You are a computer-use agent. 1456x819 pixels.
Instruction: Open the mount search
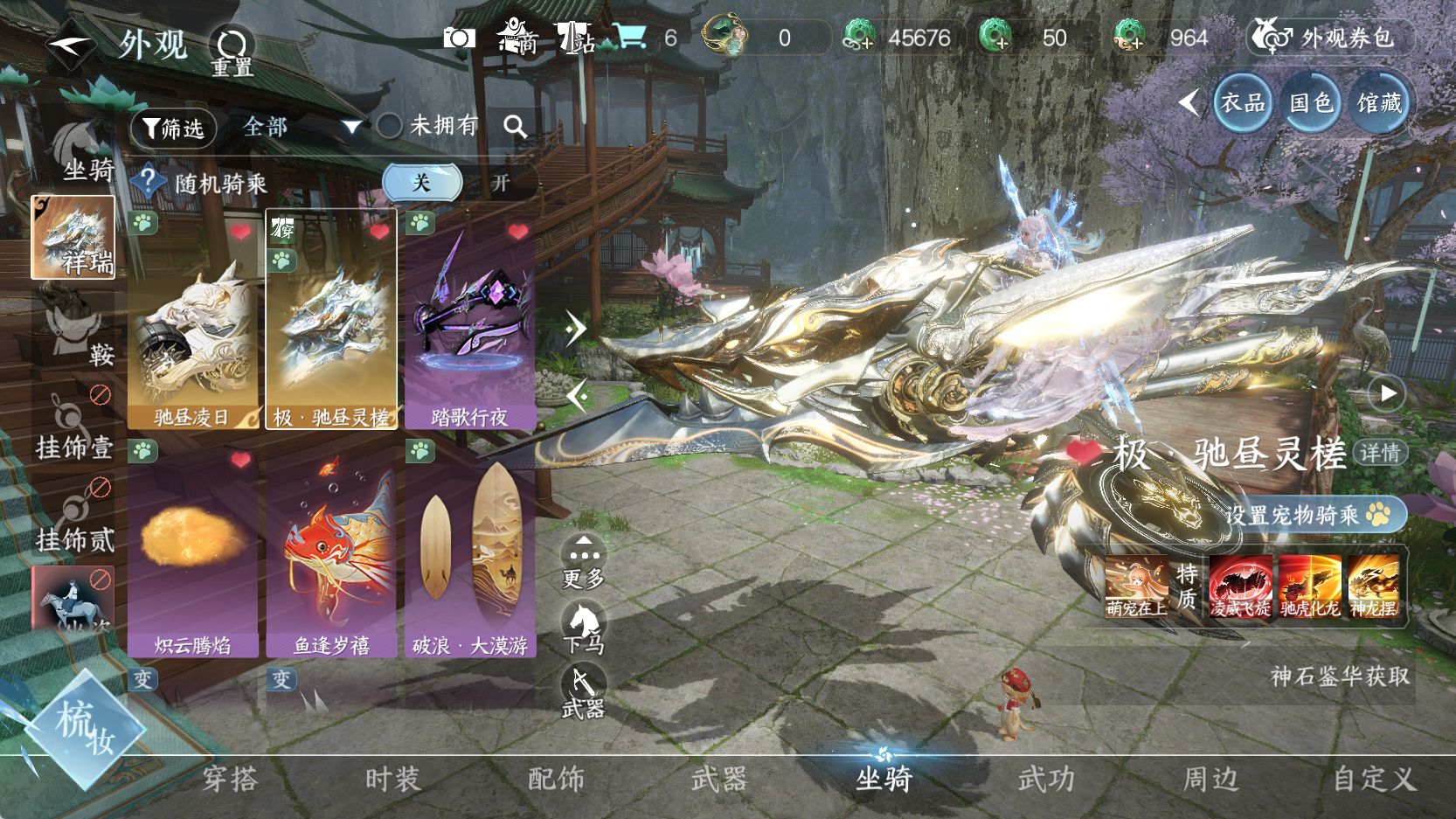pos(516,128)
